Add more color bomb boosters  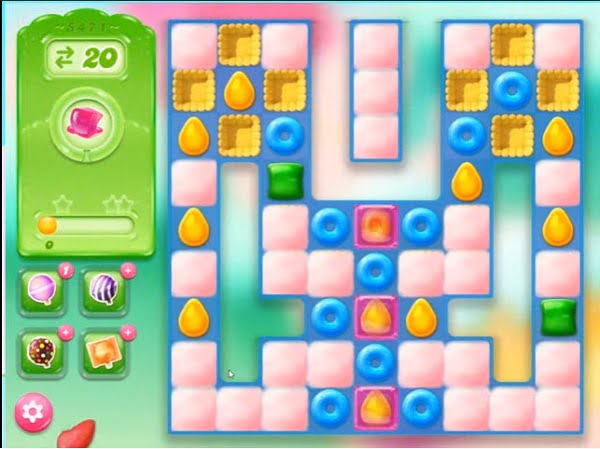point(65,331)
